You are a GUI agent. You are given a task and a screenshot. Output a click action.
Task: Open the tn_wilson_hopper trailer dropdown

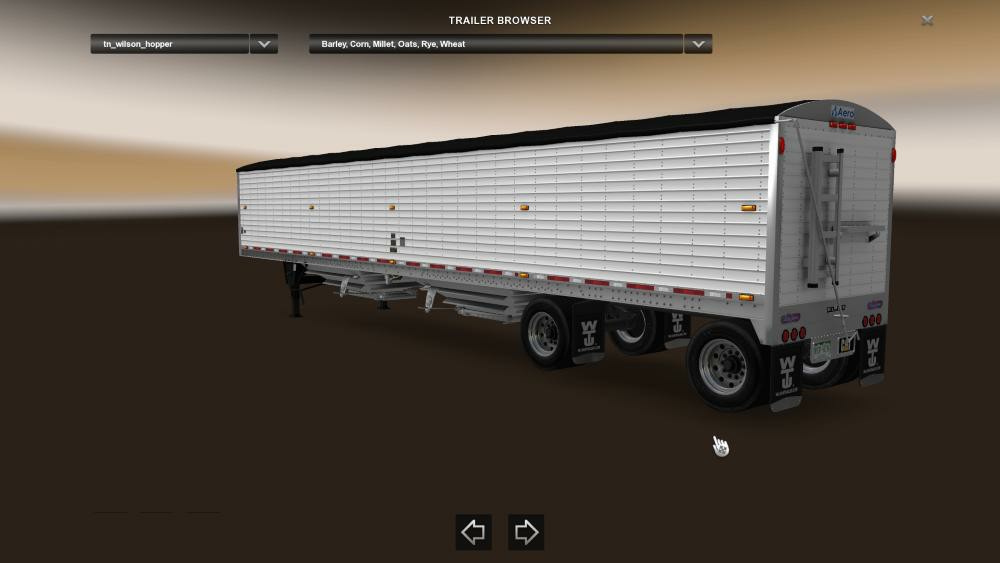coord(169,44)
